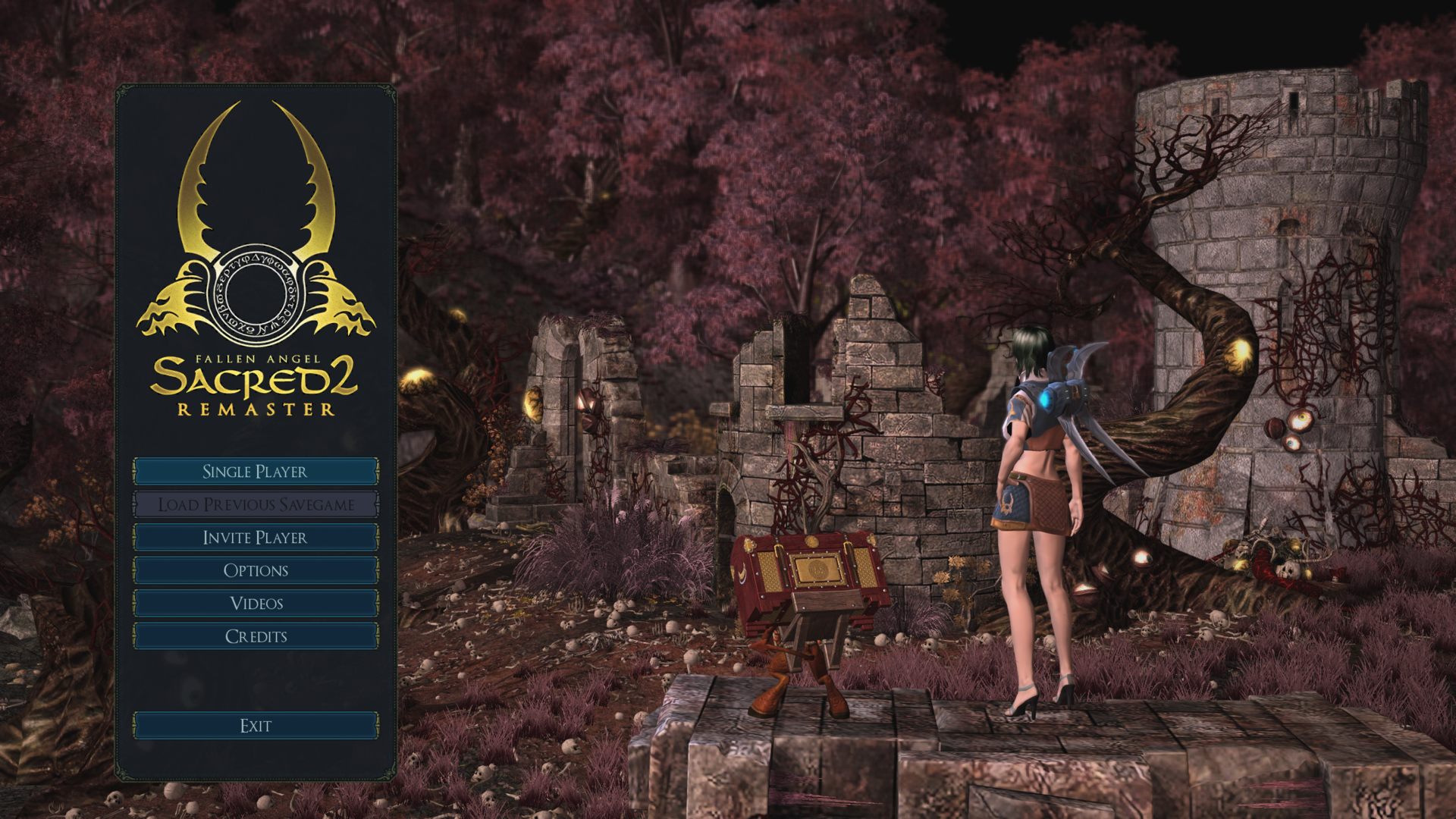The image size is (1456, 819).
Task: Show the game Credits
Action: coord(256,636)
